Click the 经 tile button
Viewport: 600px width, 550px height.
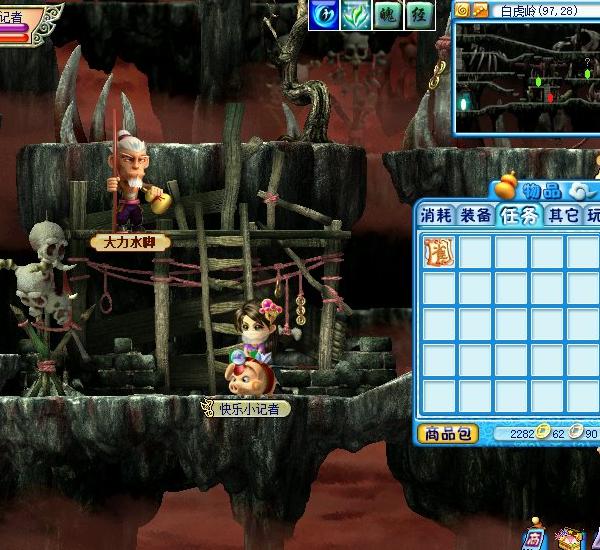[x=420, y=15]
